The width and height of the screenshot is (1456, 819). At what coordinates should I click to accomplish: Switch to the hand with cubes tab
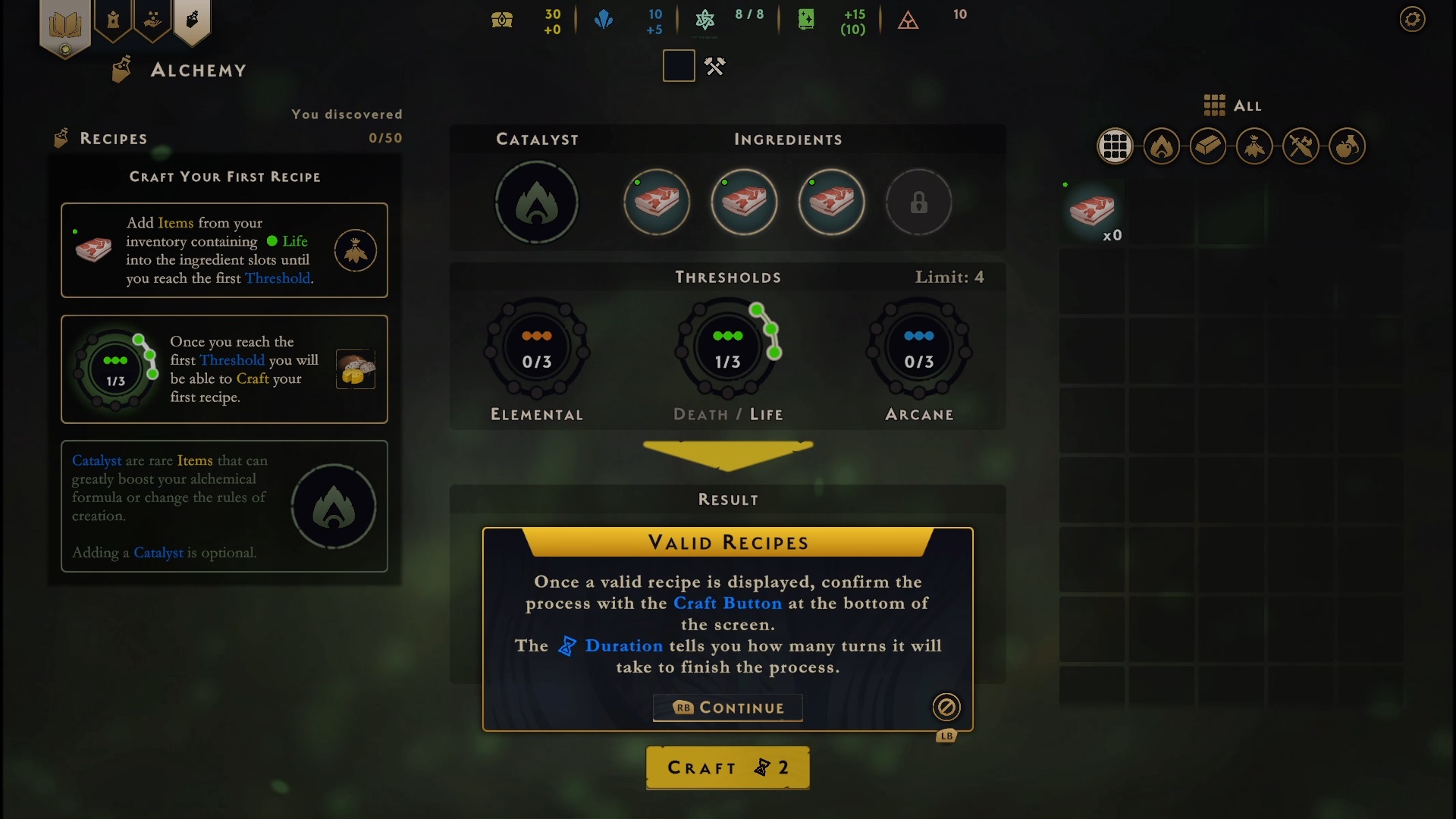[x=152, y=20]
